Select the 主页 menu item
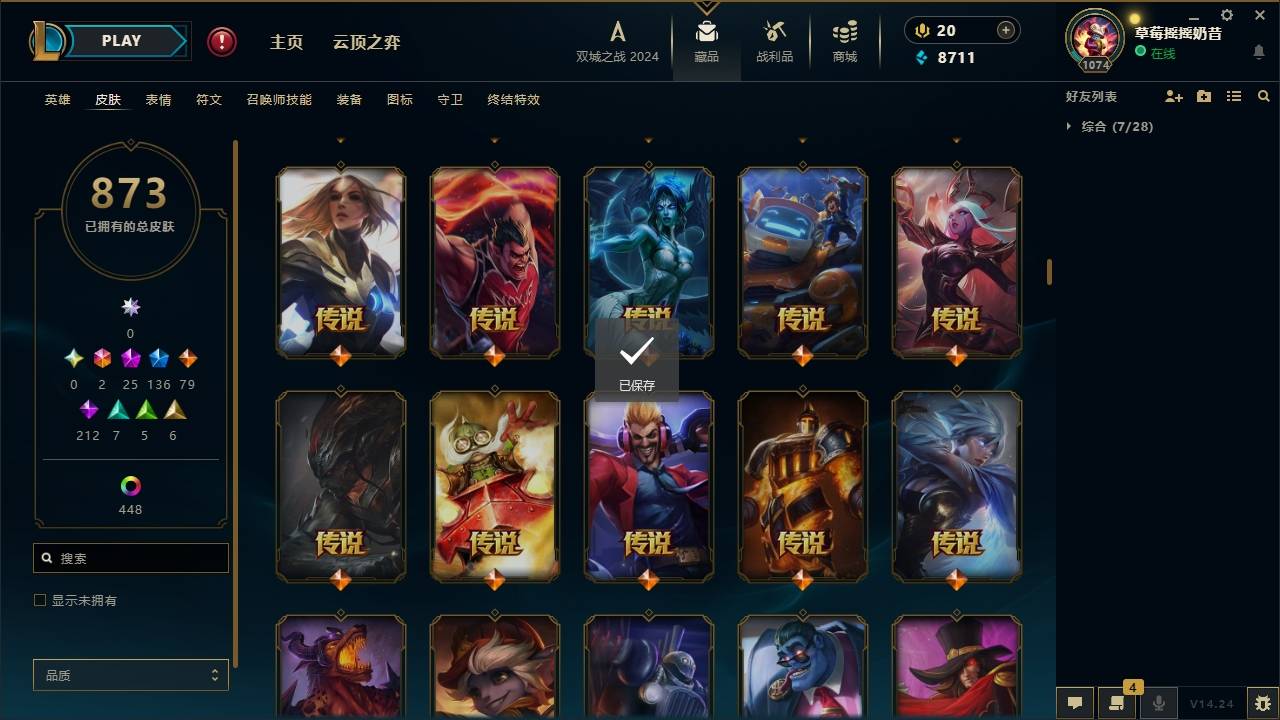The width and height of the screenshot is (1280, 720). 287,42
